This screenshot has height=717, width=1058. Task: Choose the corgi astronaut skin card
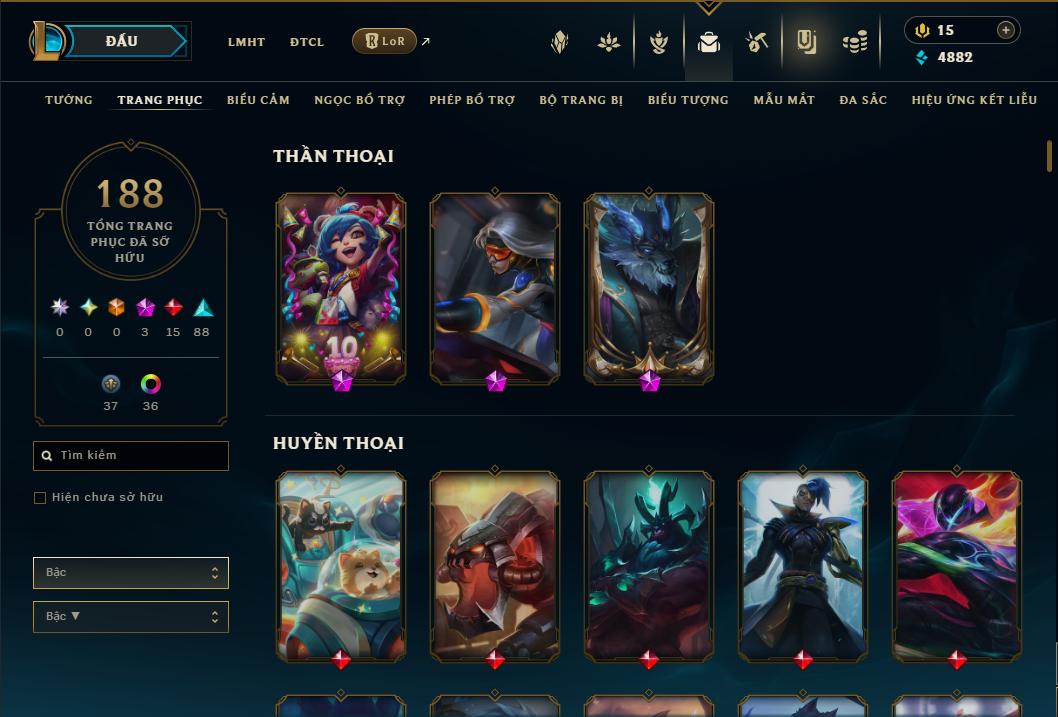click(341, 565)
